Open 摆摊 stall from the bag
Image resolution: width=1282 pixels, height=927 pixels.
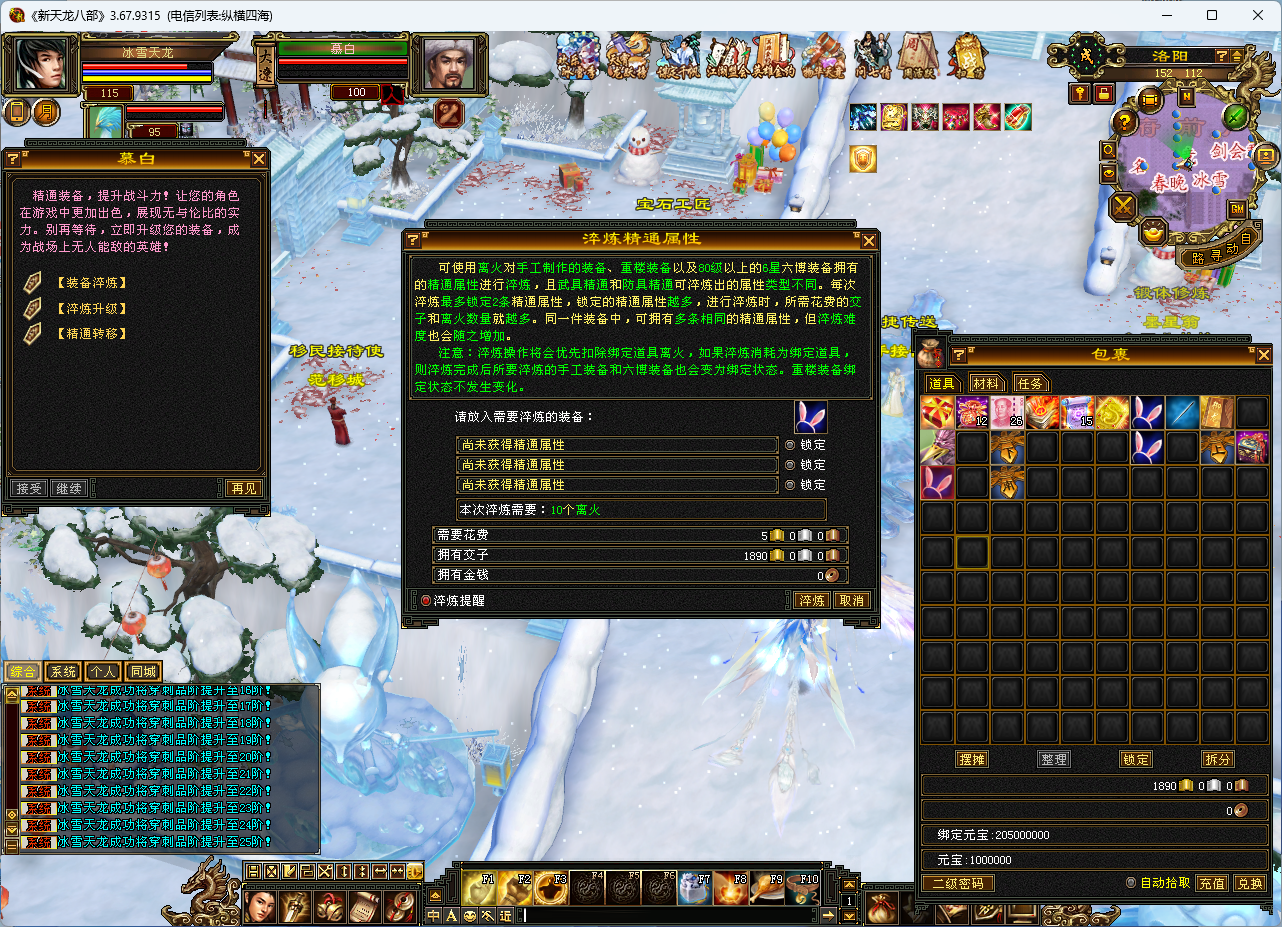[x=971, y=759]
